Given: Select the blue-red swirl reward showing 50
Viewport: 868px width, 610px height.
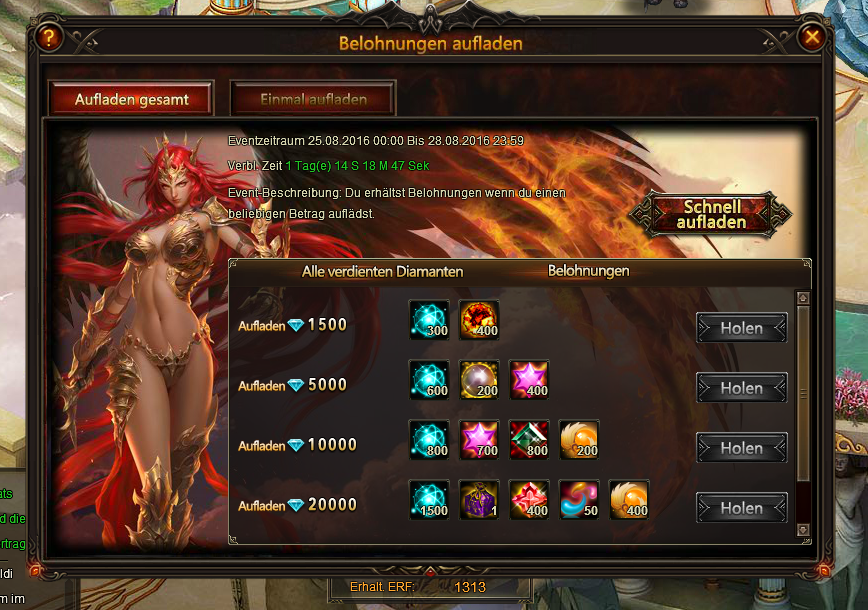Looking at the screenshot, I should pyautogui.click(x=579, y=500).
